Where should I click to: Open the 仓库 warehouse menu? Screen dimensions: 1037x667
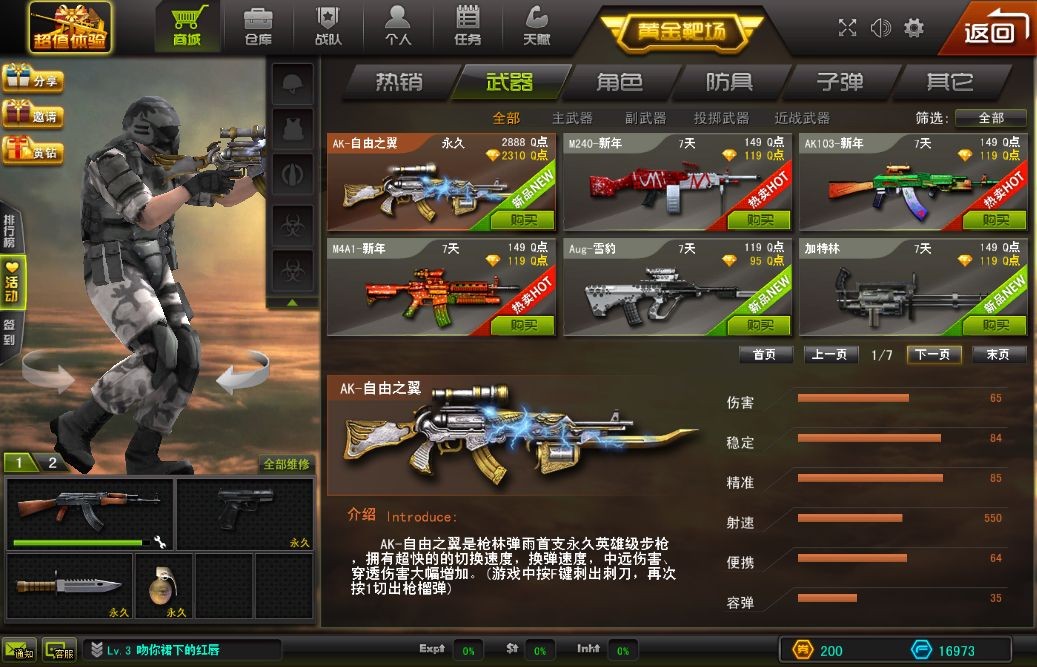pos(258,27)
